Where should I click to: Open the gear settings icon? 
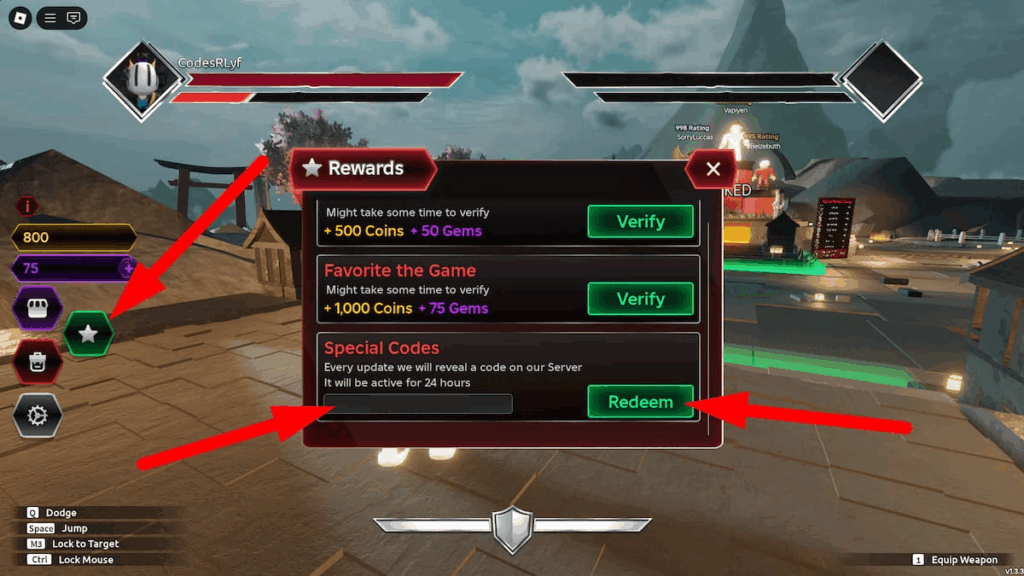[37, 415]
